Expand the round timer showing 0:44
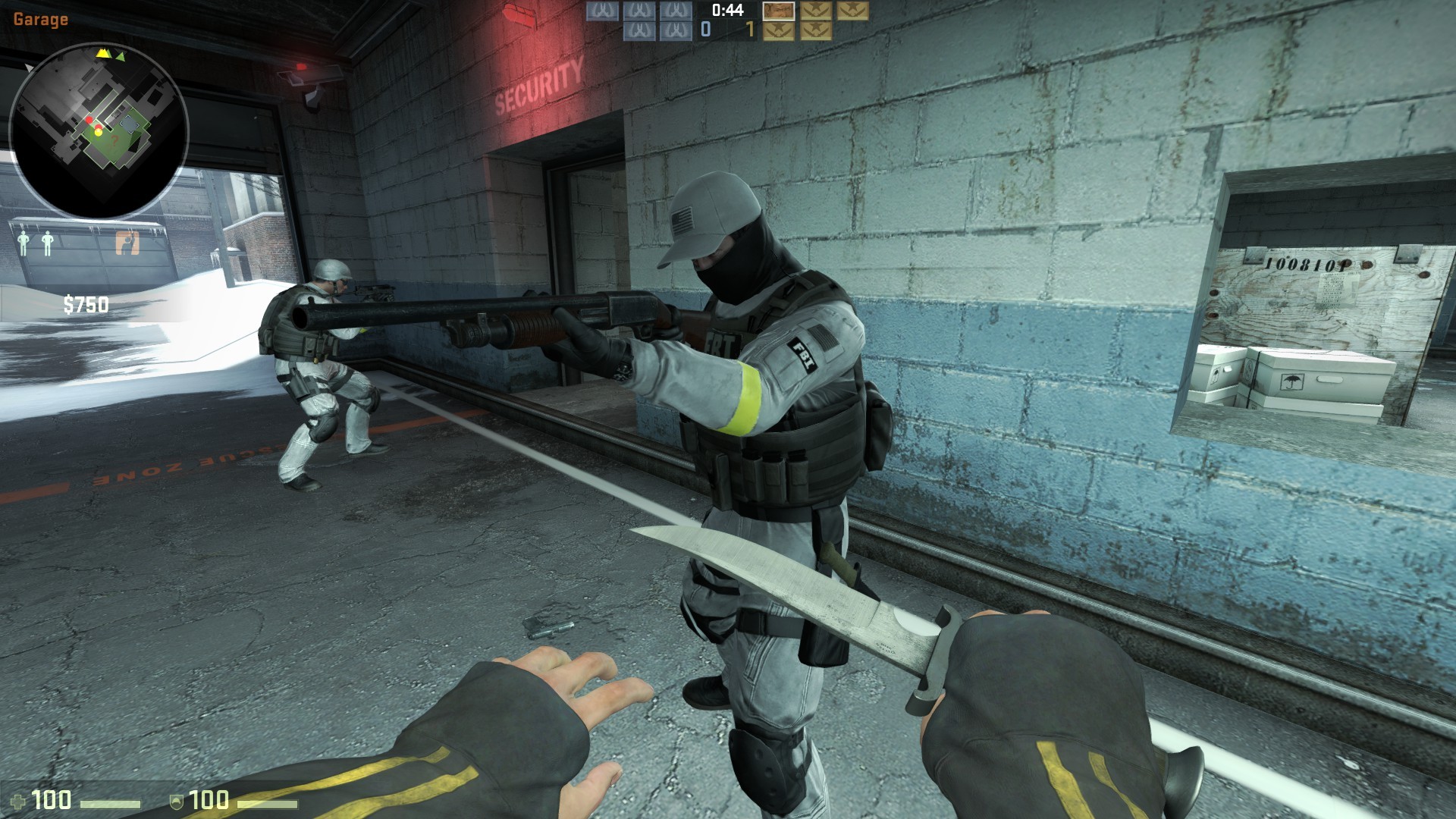Screen dimensions: 1456x819 (730, 11)
